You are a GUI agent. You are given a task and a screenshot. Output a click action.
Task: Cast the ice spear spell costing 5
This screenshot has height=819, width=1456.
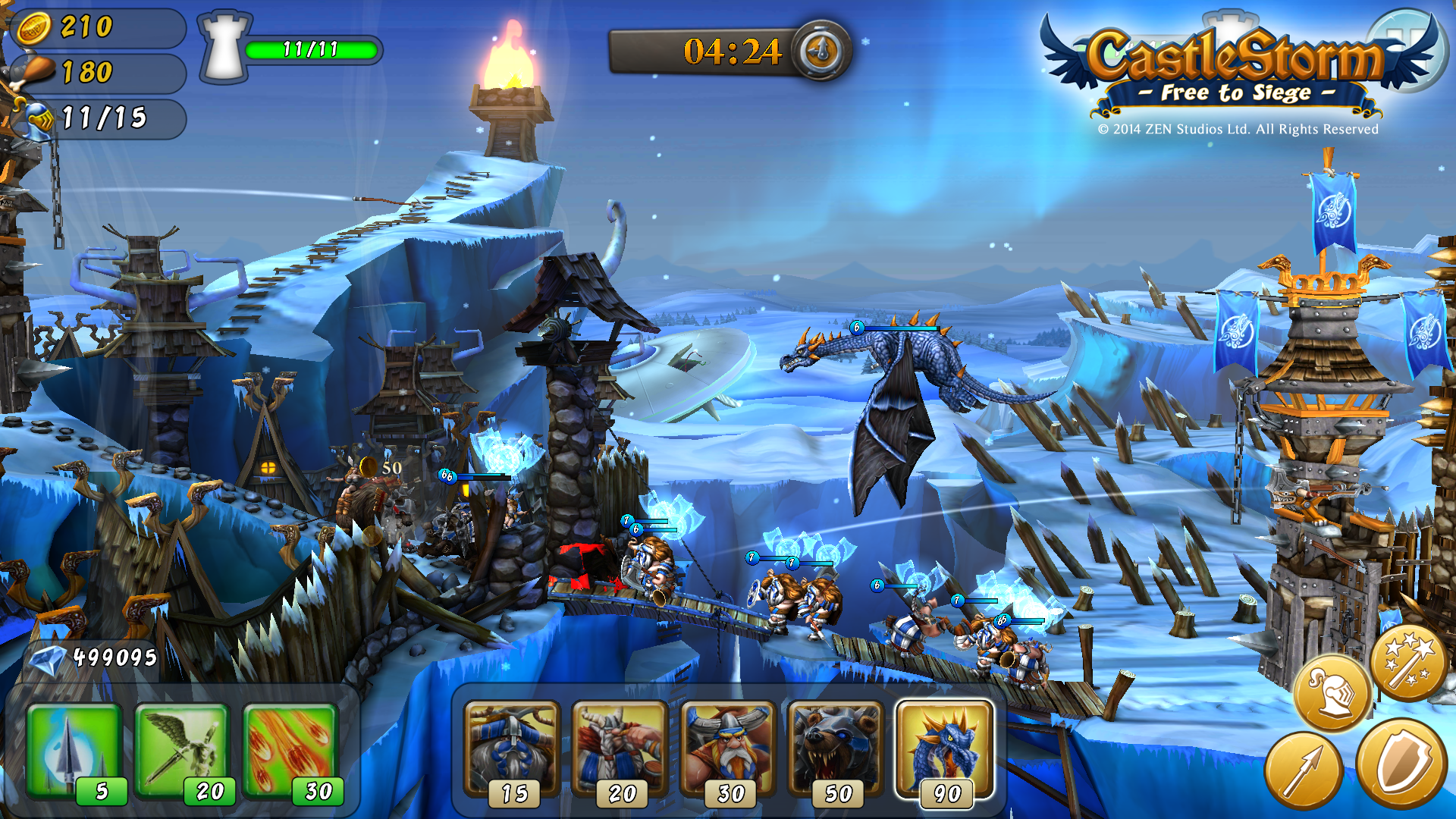(74, 751)
